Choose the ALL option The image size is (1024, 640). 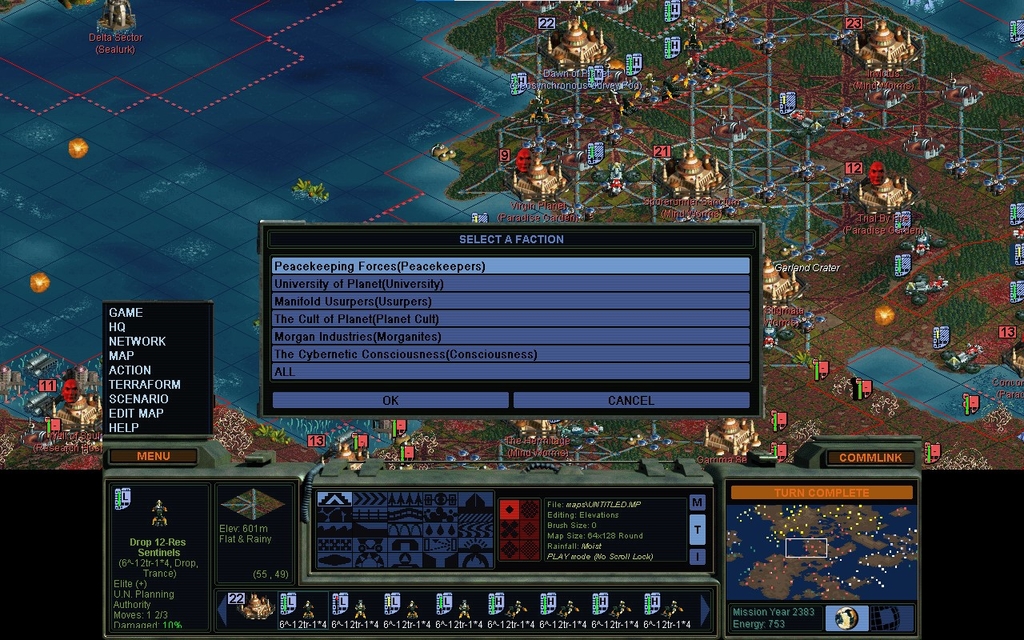[510, 372]
